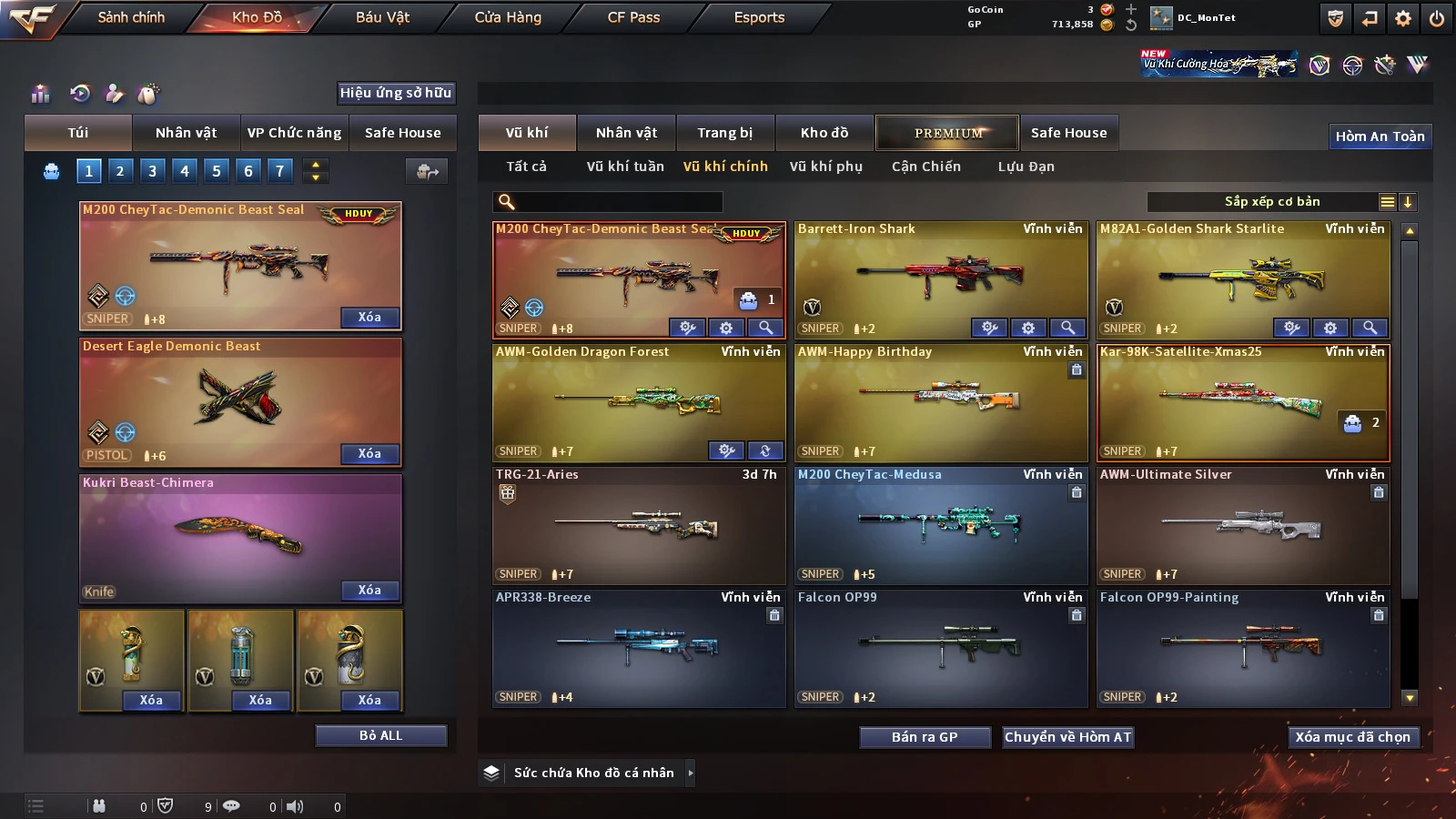Click Bỏ ALL to unequip everything

click(x=380, y=735)
